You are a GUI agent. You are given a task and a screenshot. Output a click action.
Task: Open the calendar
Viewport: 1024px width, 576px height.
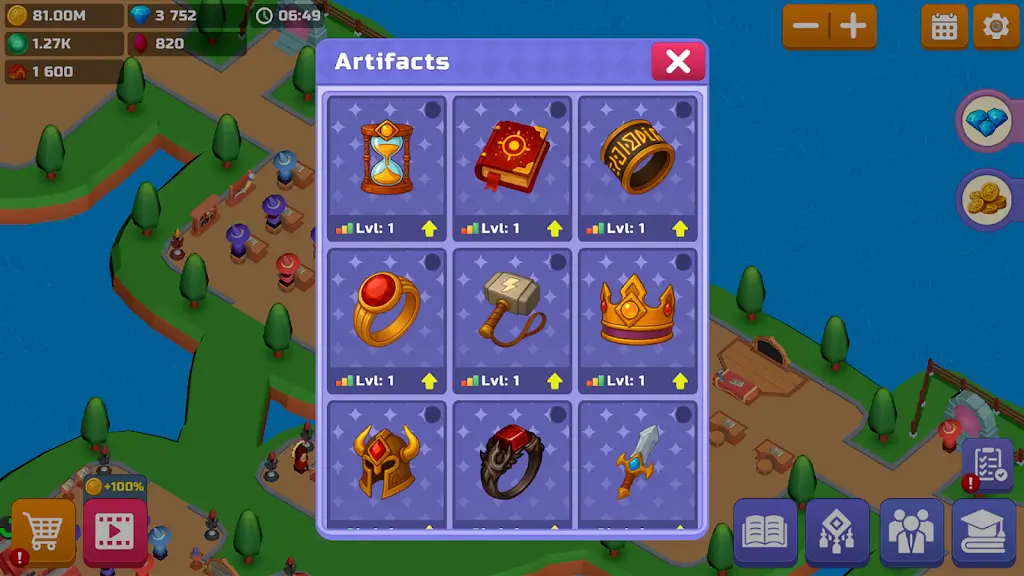[x=944, y=27]
